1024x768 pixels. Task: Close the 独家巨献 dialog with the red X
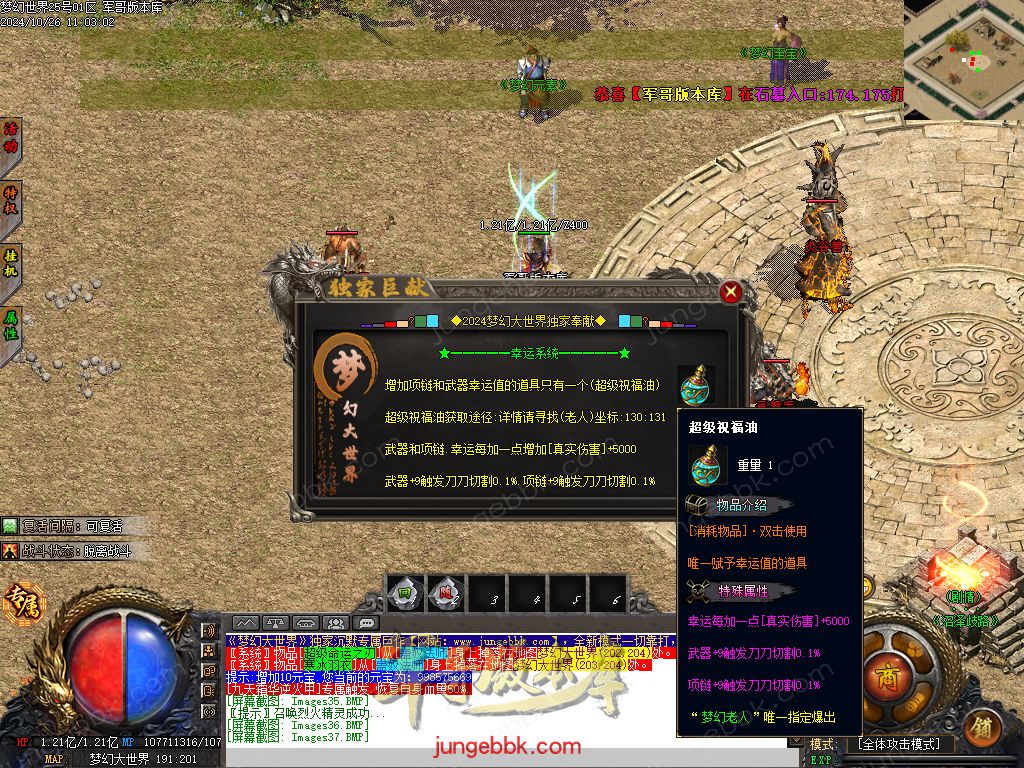(x=731, y=292)
